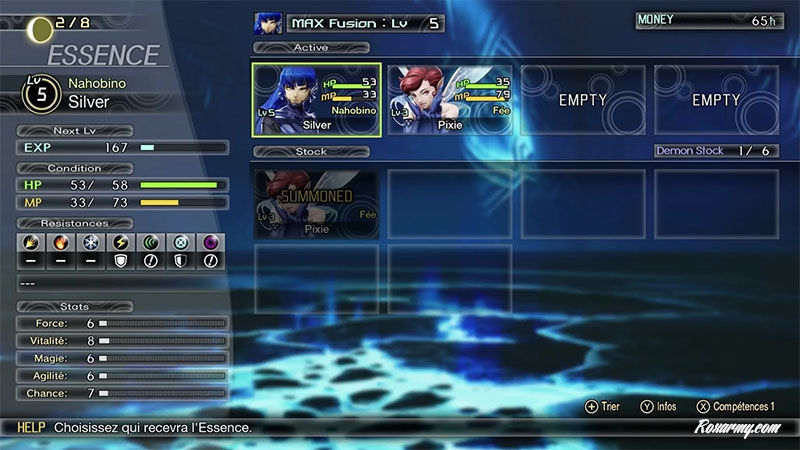This screenshot has width=800, height=450.
Task: Click the Roxarmy.com watermark
Action: pos(737,427)
